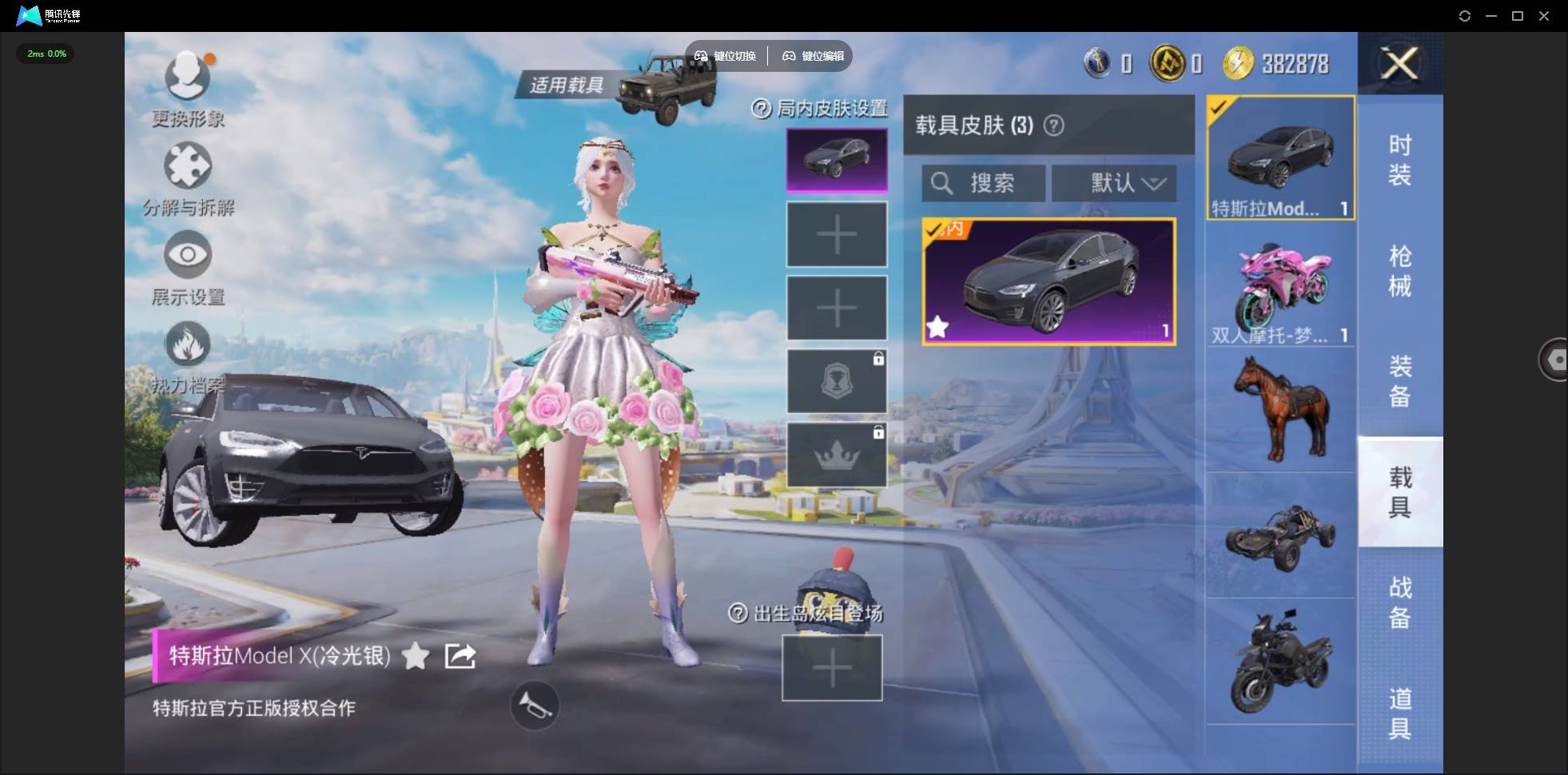Open 热力档案 flame profile

188,345
